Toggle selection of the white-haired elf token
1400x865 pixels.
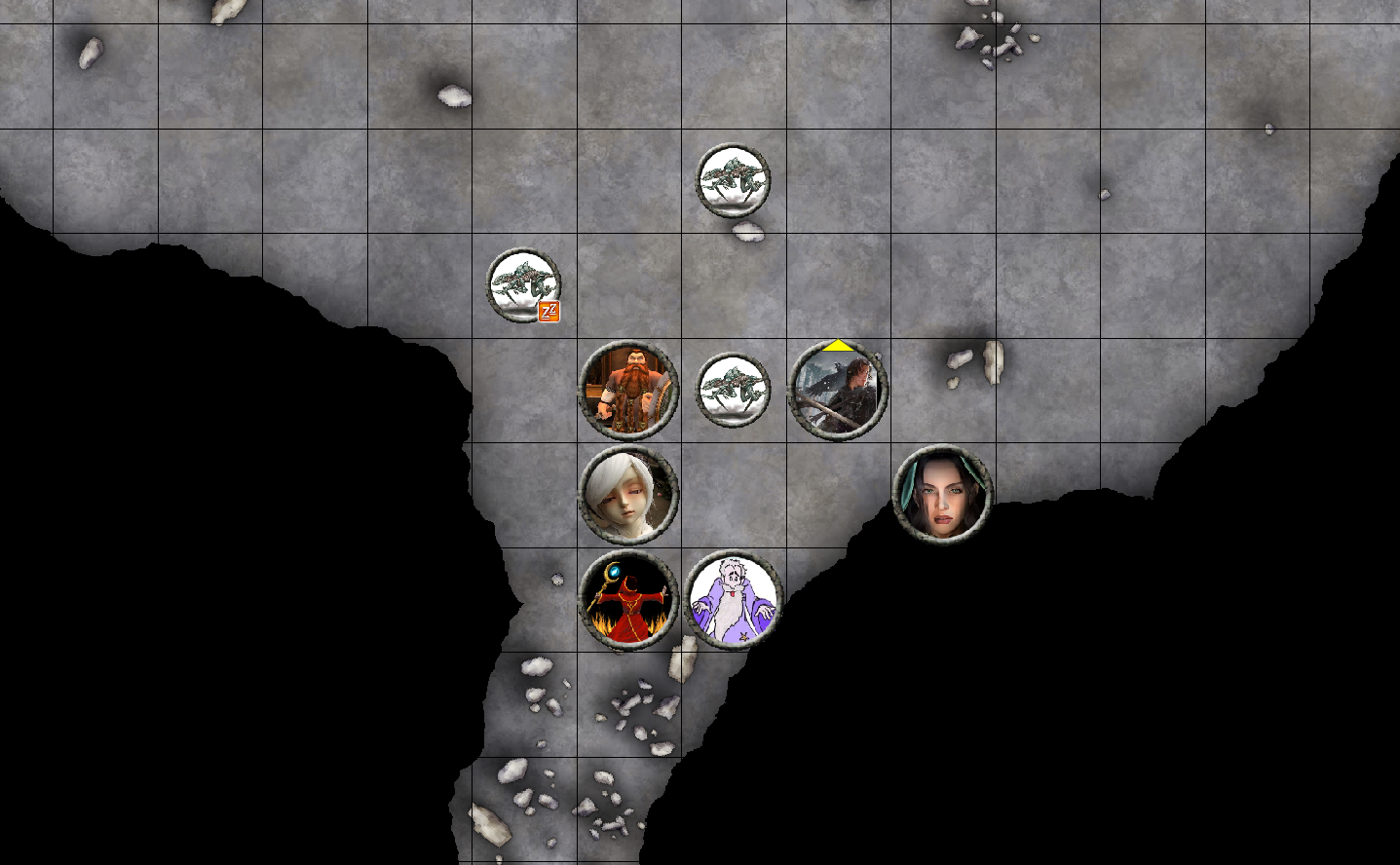631,494
